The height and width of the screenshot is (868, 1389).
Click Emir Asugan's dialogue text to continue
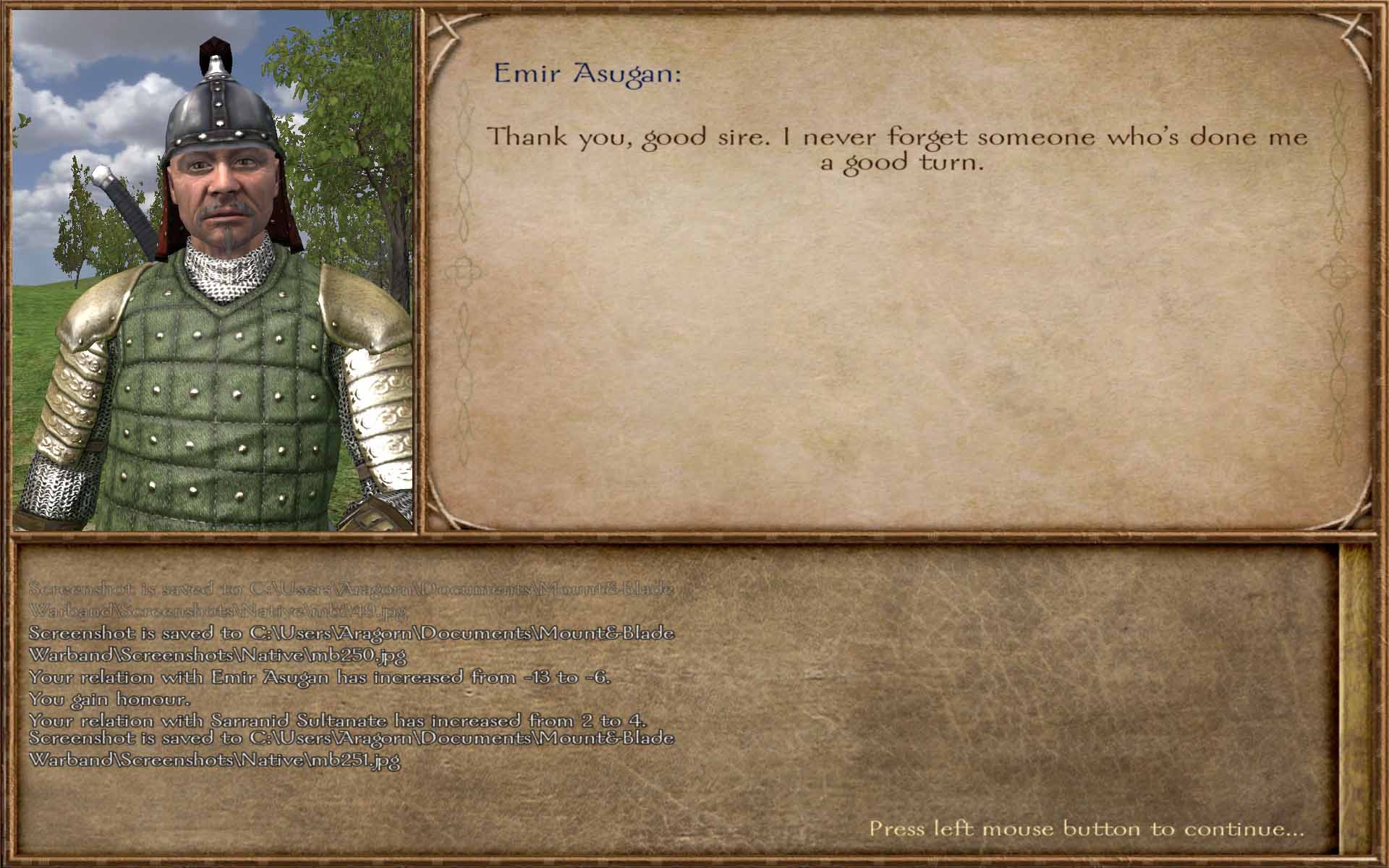point(898,149)
